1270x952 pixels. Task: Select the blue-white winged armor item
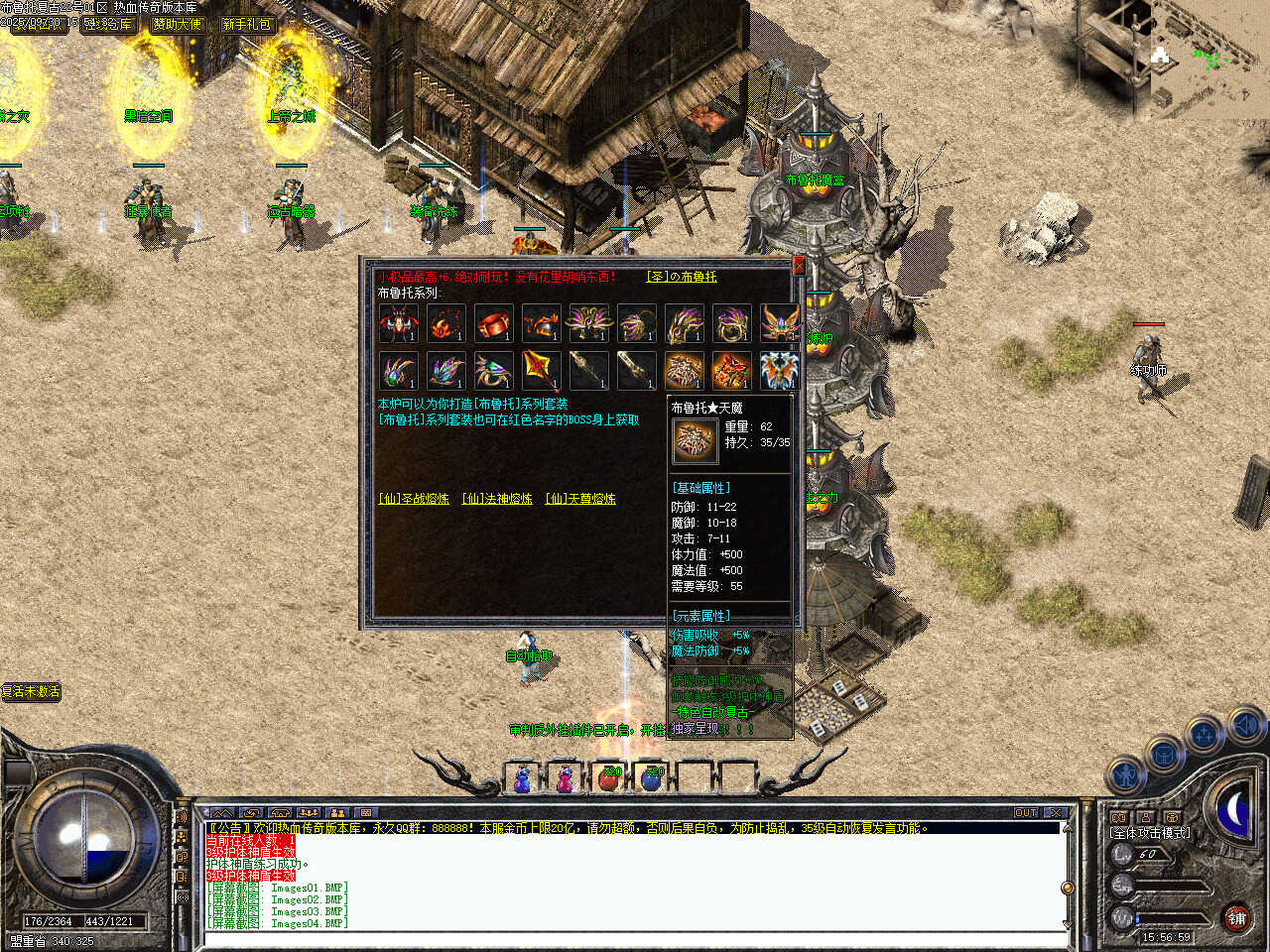(779, 371)
